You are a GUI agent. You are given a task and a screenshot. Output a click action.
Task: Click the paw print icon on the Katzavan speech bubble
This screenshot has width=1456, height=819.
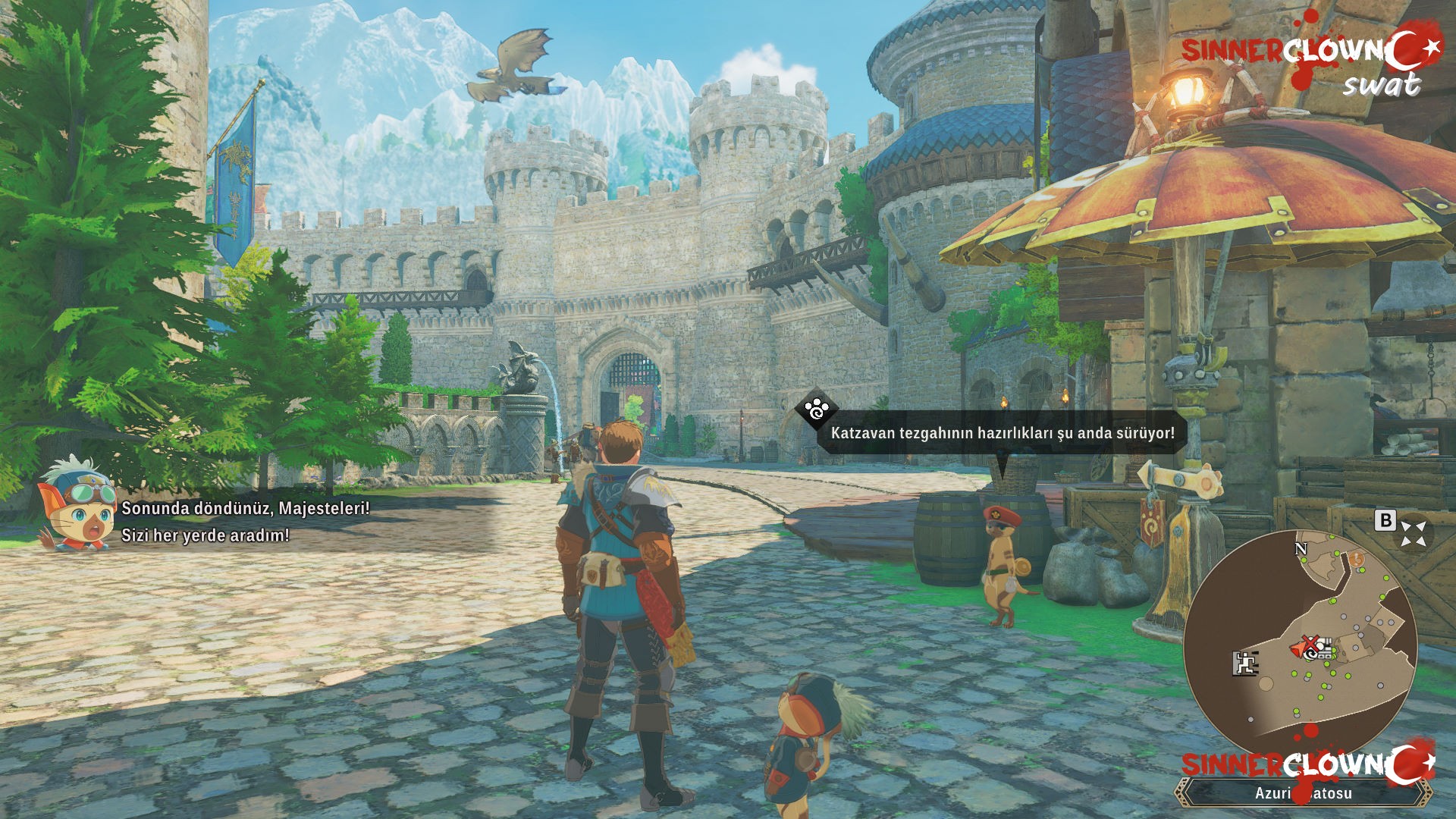815,411
